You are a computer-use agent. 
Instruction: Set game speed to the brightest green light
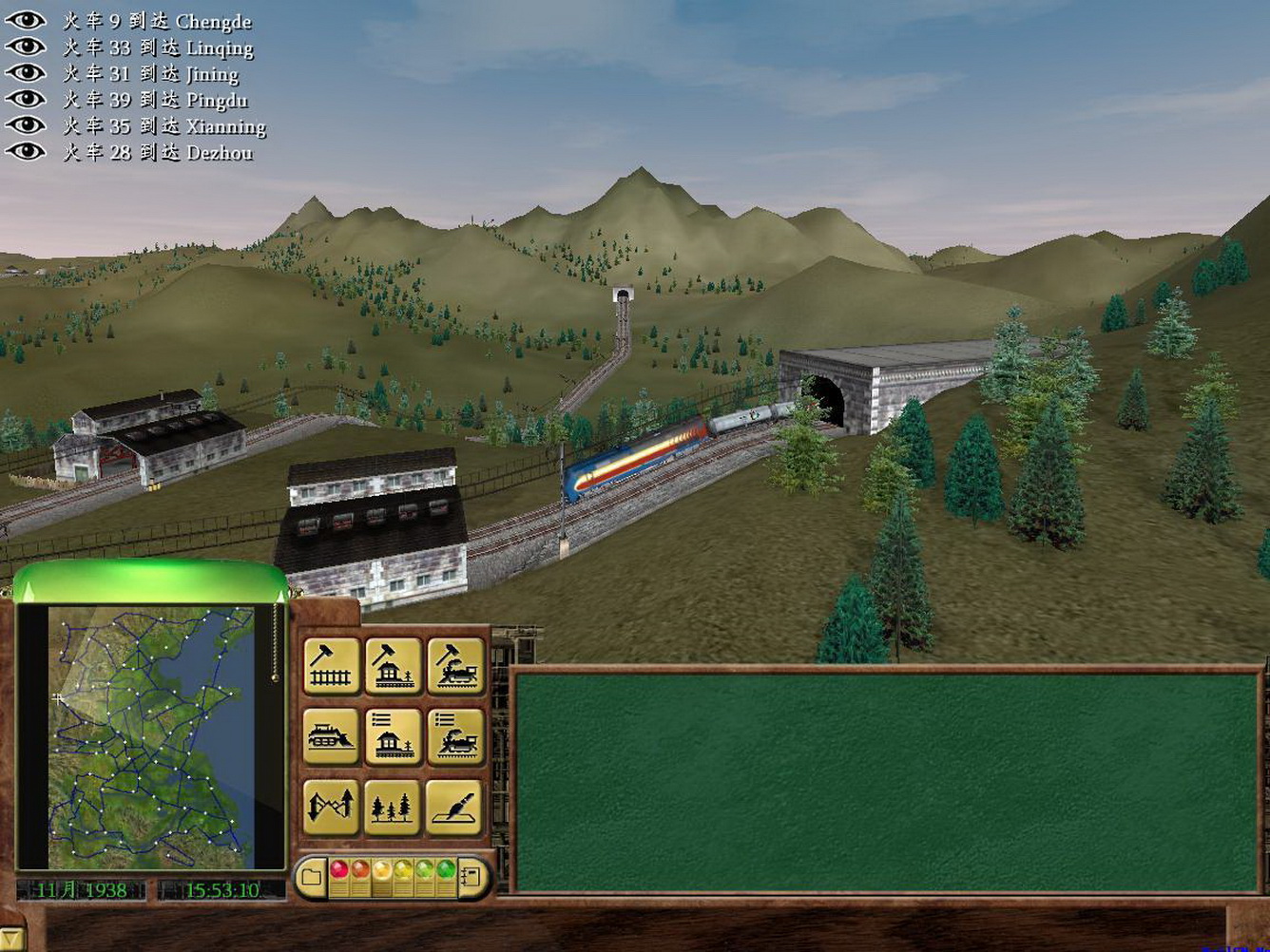(444, 869)
